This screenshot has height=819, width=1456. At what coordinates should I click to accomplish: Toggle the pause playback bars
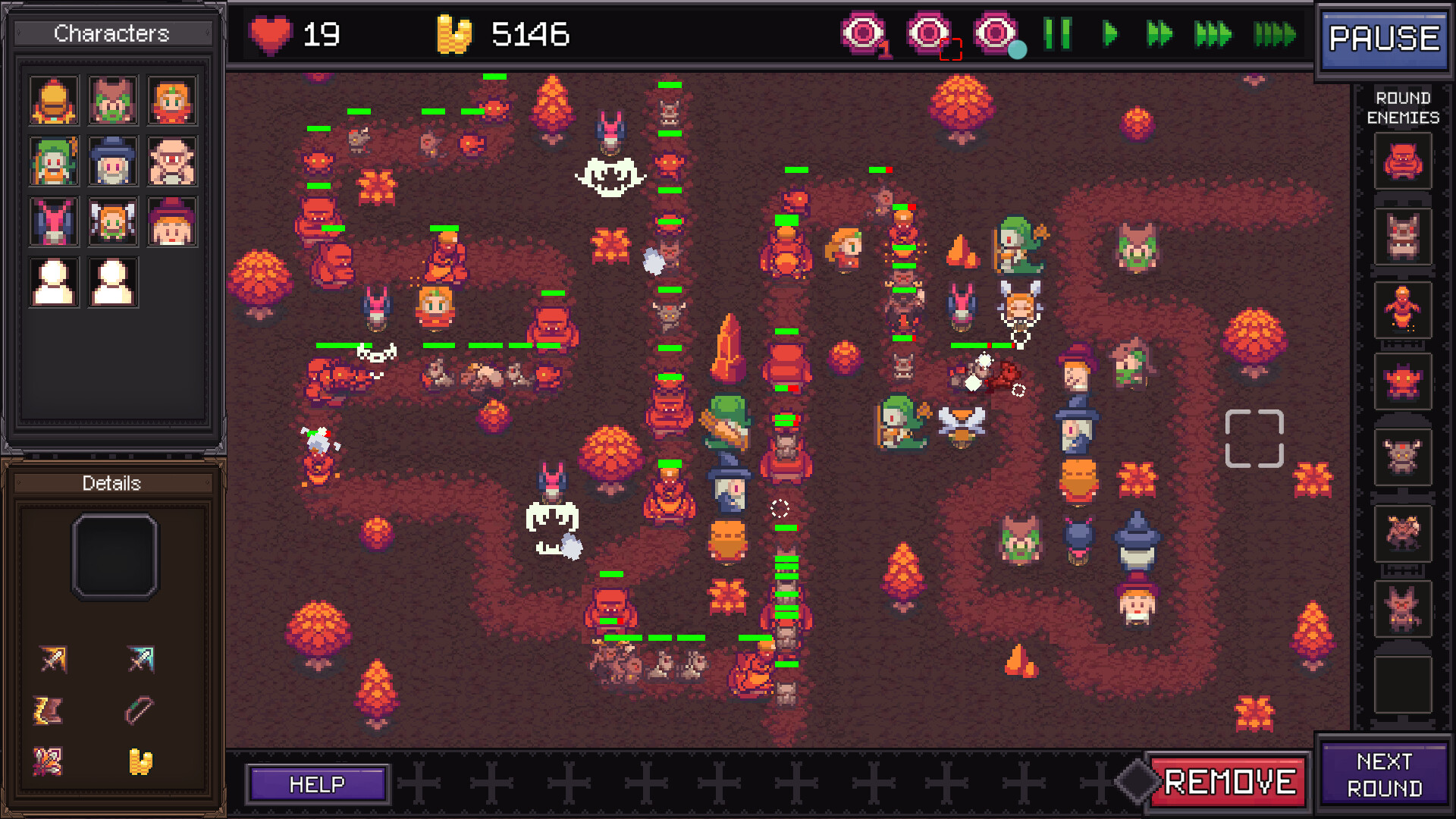pyautogui.click(x=1059, y=34)
